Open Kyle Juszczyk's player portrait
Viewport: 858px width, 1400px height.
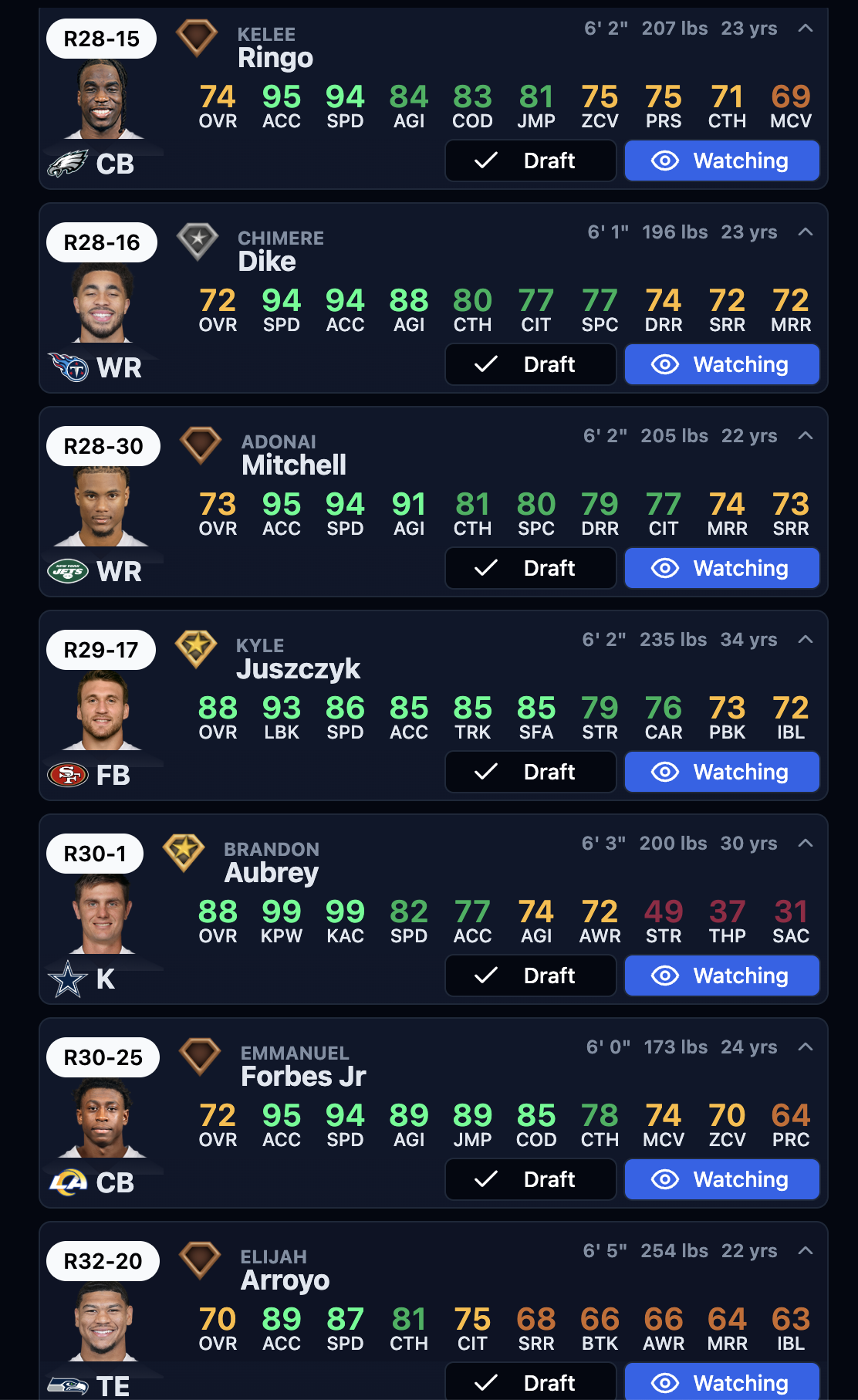click(x=102, y=711)
